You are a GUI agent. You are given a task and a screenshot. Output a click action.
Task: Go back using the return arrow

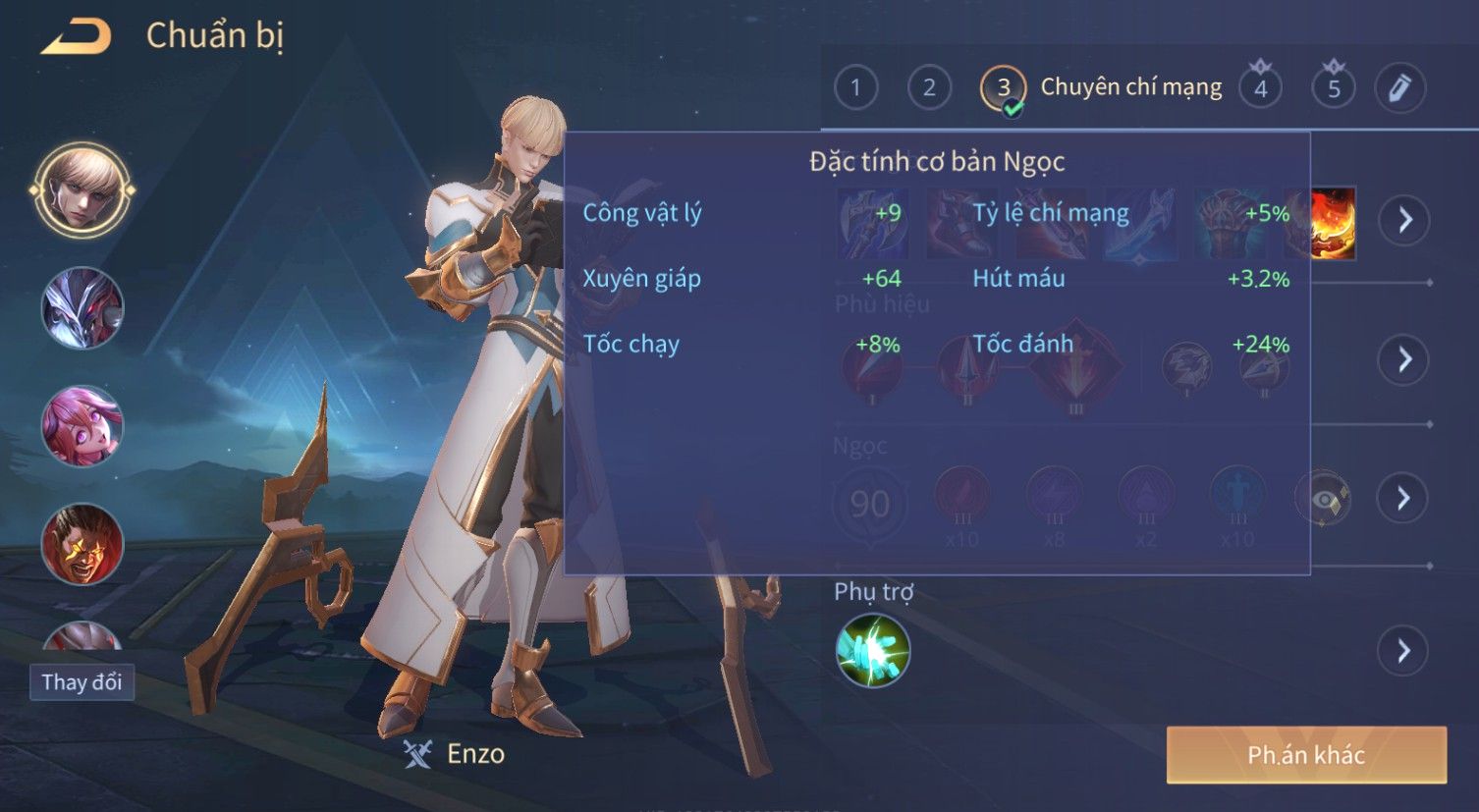click(77, 37)
